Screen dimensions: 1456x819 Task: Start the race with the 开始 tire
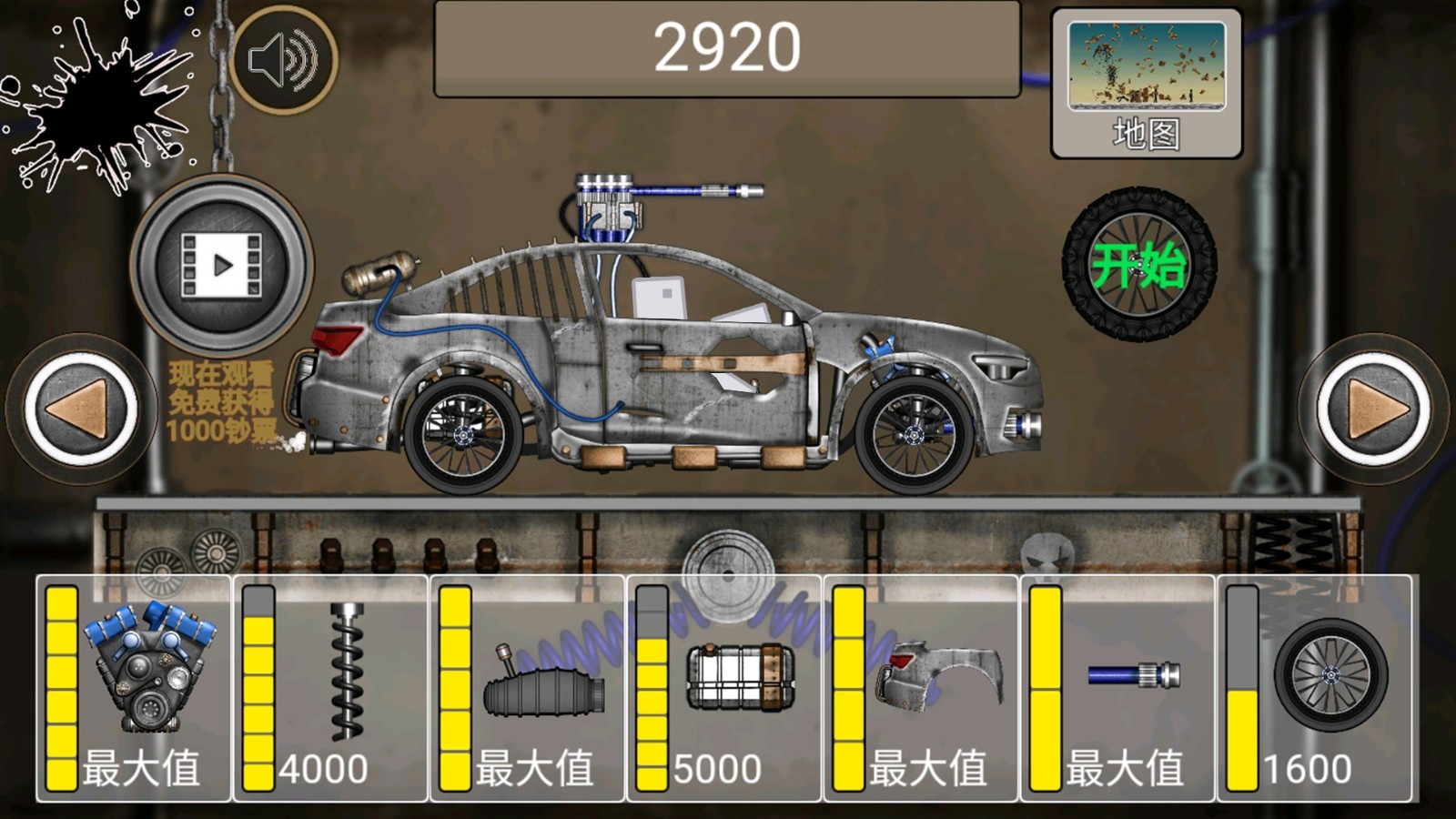(x=1139, y=265)
